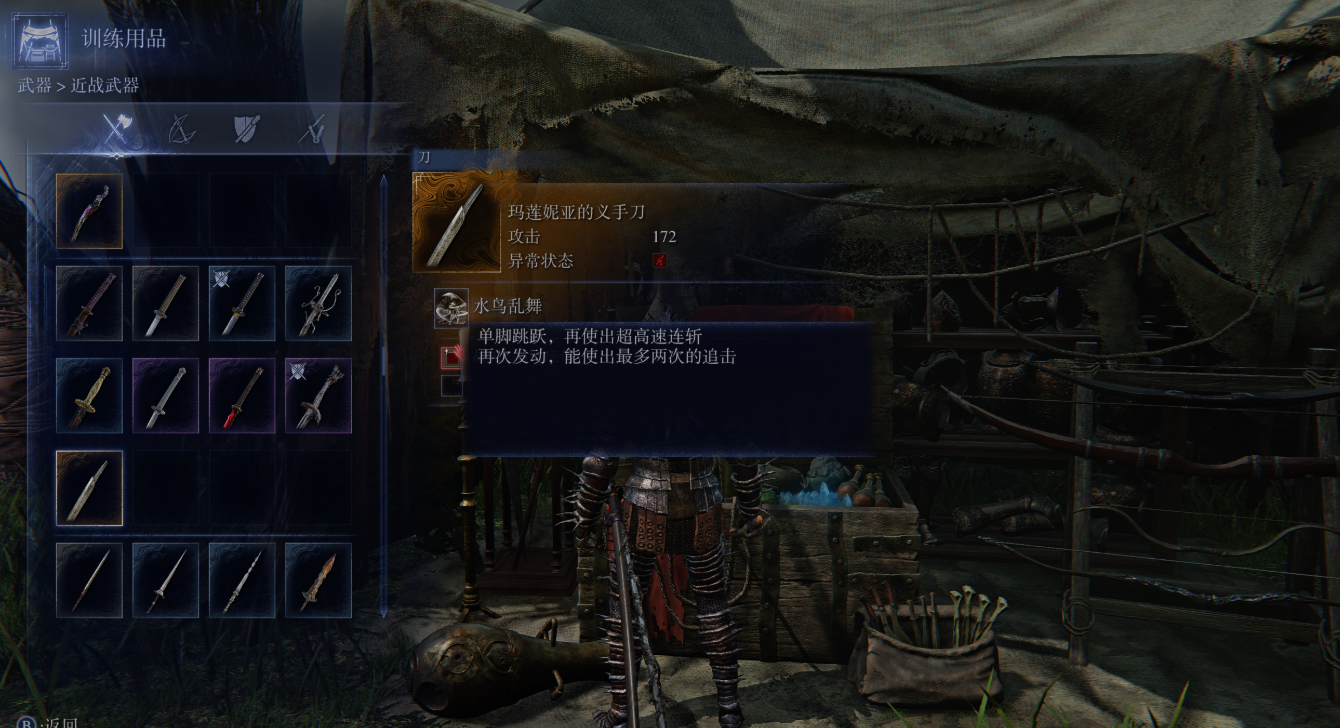Viewport: 1340px width, 728px height.
Task: Select the large prosthetic blade preview thumbnail
Action: coord(453,223)
